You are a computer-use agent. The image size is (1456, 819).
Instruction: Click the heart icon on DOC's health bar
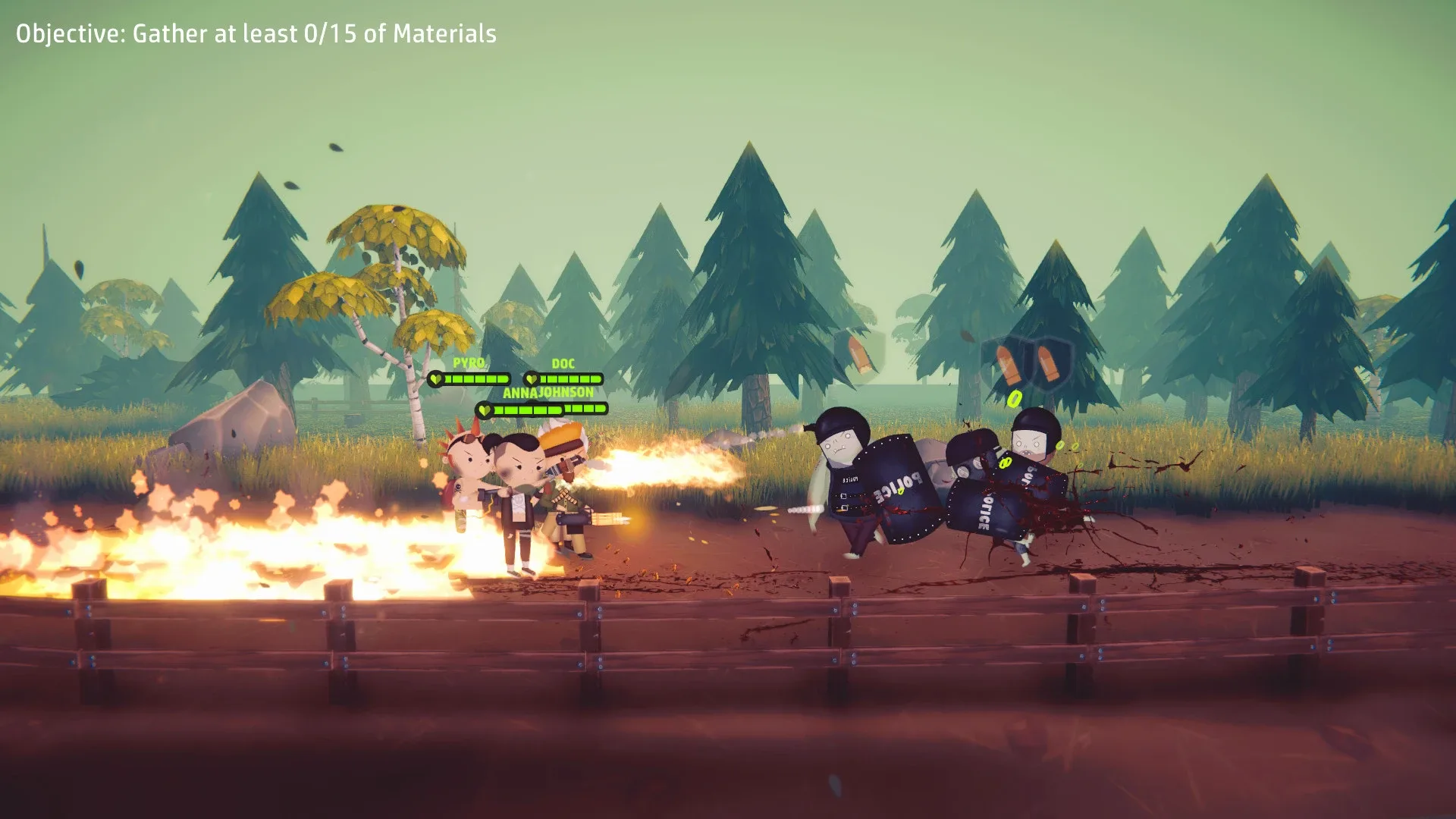pyautogui.click(x=533, y=379)
